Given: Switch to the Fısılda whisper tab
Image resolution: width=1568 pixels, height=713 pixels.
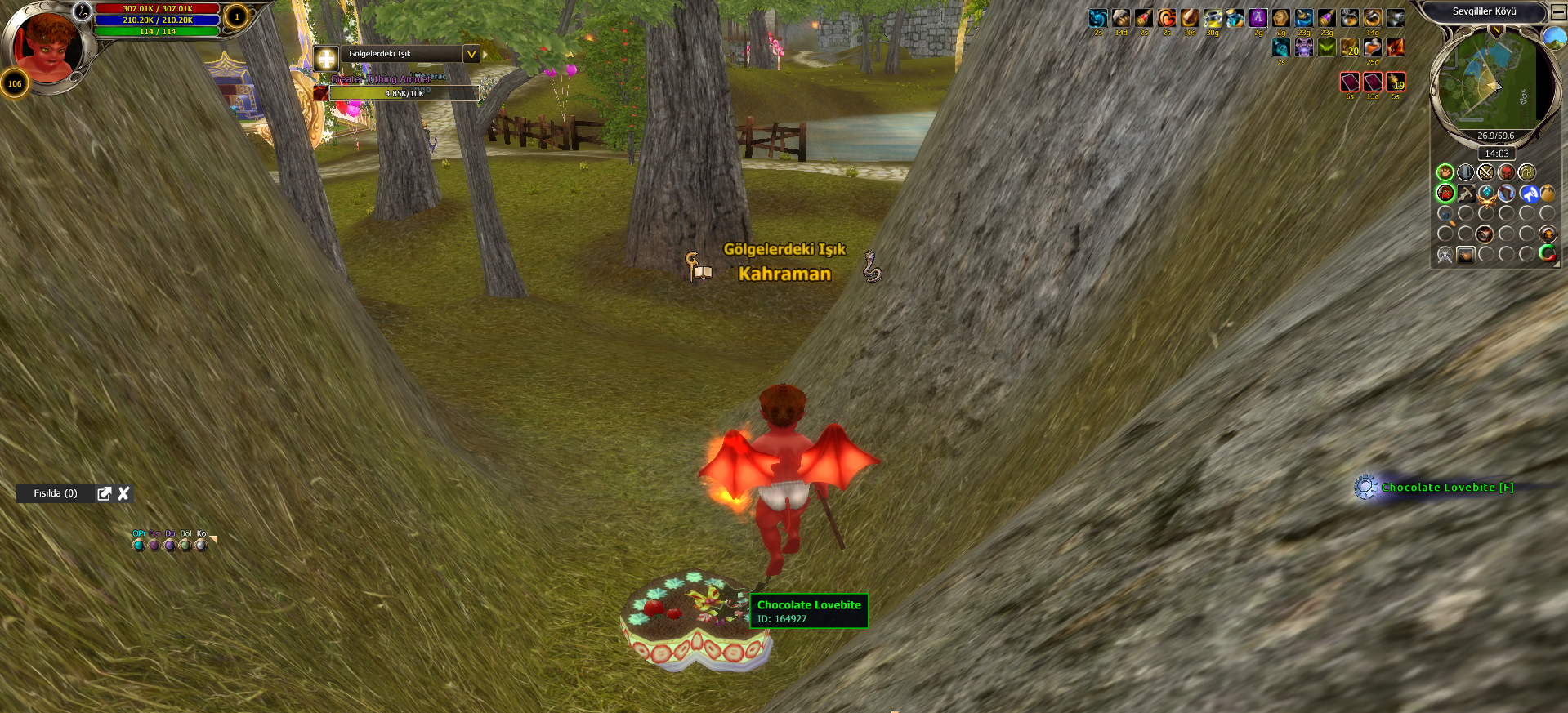Looking at the screenshot, I should pos(55,493).
